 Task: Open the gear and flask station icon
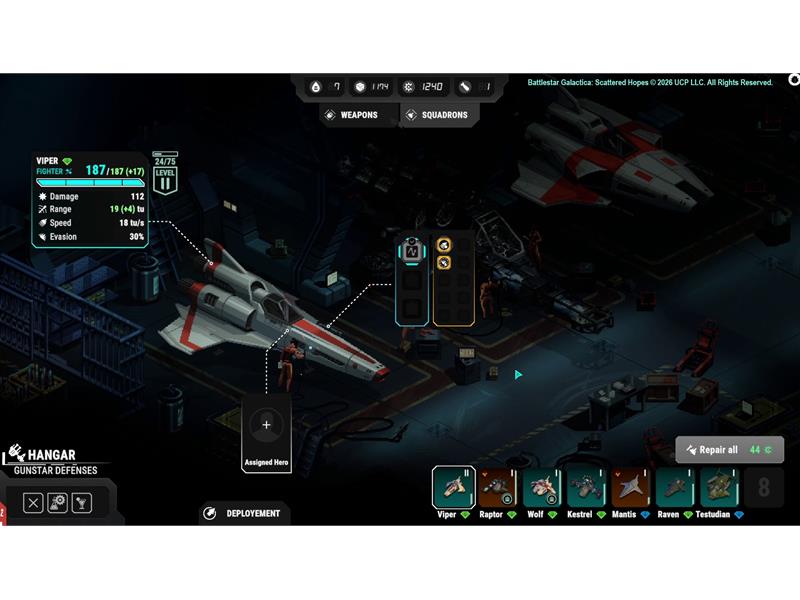tap(57, 503)
